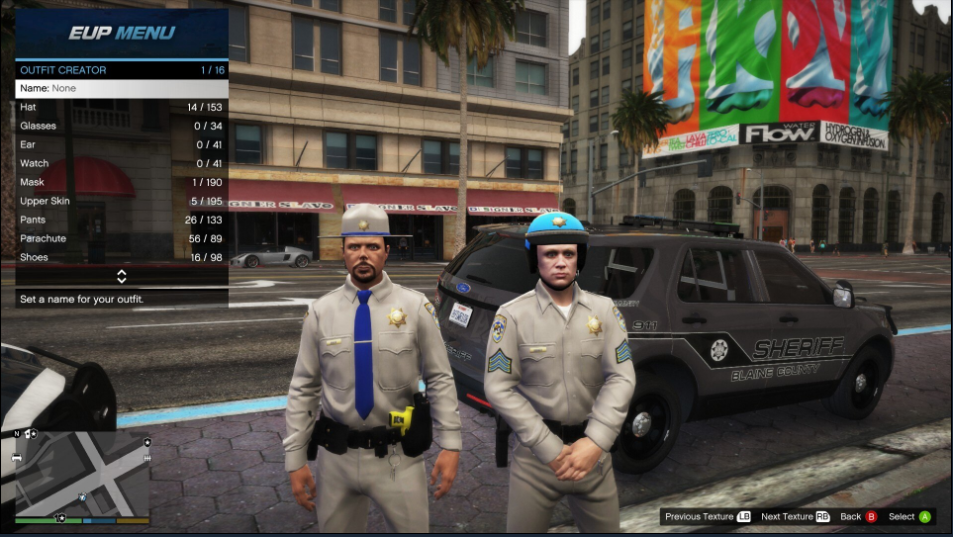
Task: Select the Watch menu item
Action: [x=121, y=164]
